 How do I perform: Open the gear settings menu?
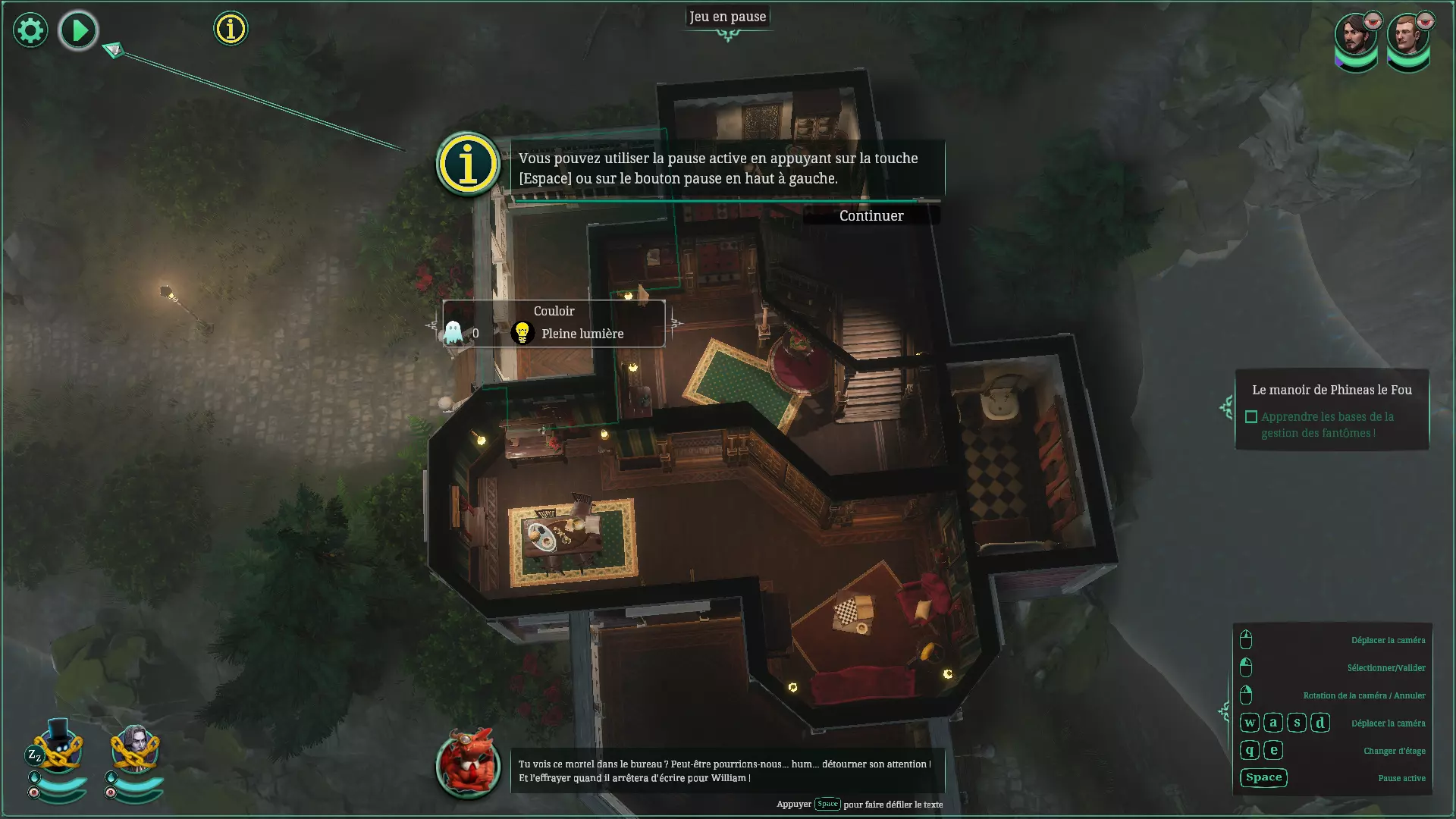[30, 30]
